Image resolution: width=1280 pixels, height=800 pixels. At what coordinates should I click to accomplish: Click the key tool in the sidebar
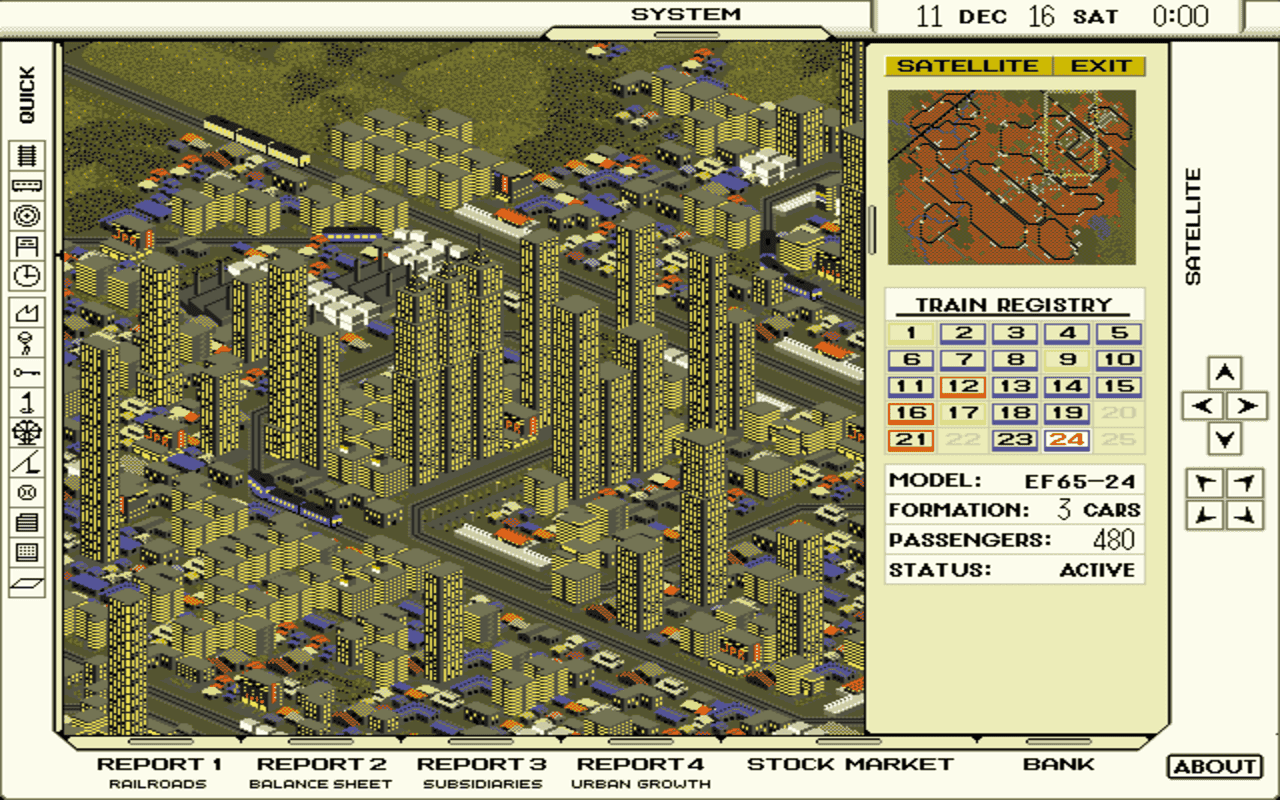pyautogui.click(x=28, y=370)
